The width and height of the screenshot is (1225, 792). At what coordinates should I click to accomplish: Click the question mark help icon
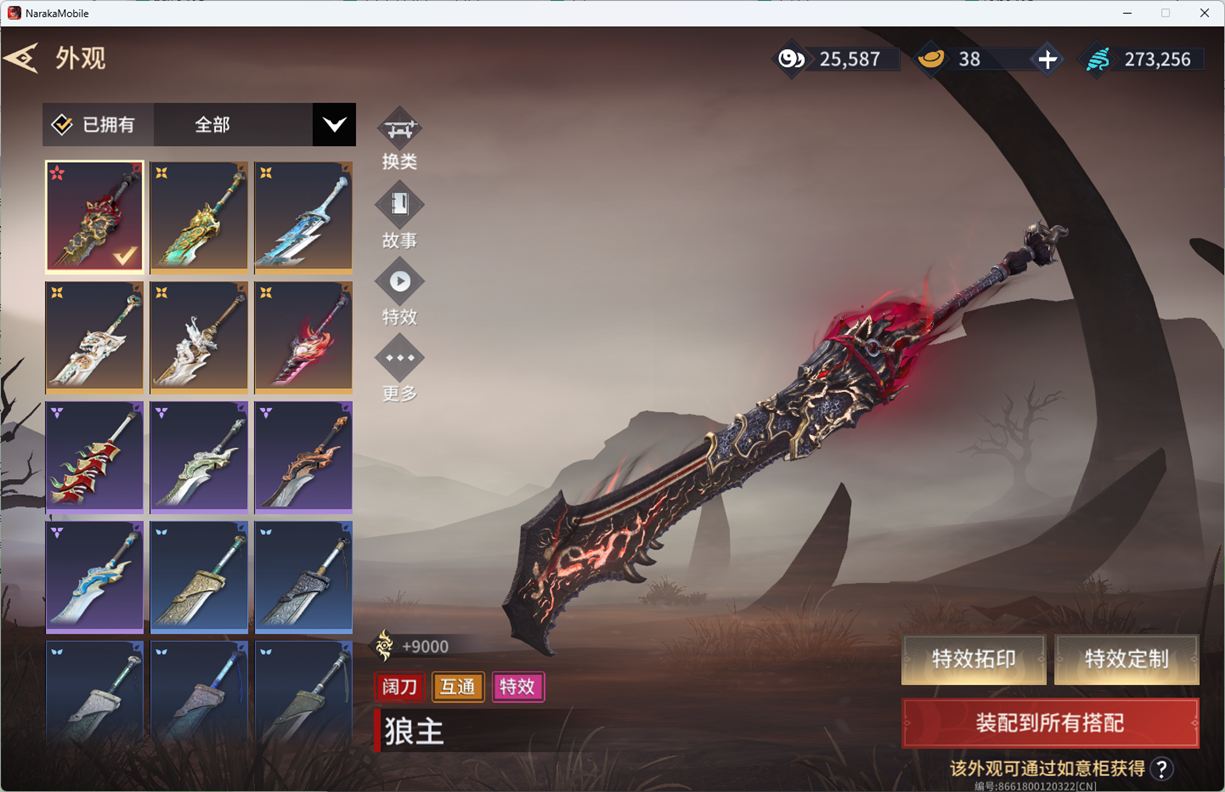[x=1161, y=768]
